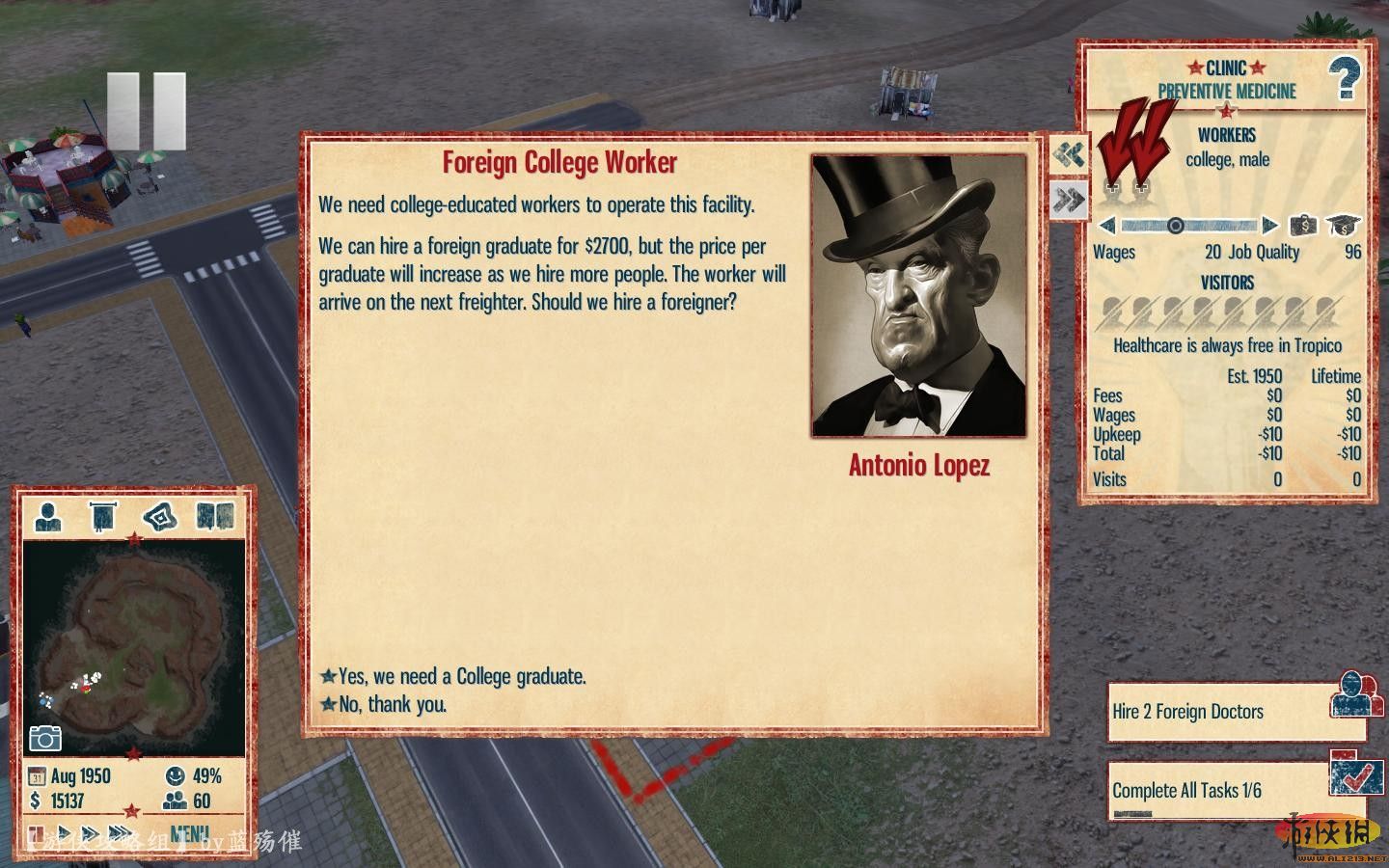
Task: Adjust the wages slider handle
Action: [x=1175, y=226]
